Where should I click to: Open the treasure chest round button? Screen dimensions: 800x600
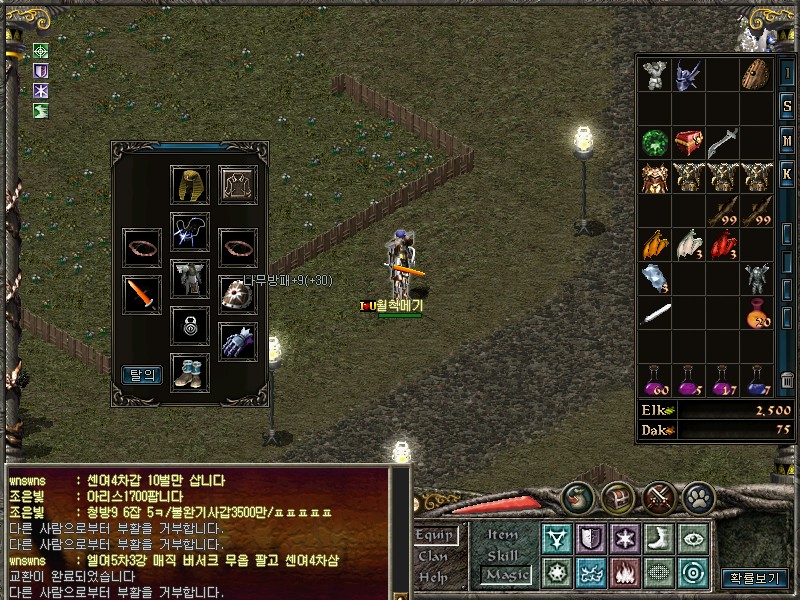pyautogui.click(x=615, y=496)
